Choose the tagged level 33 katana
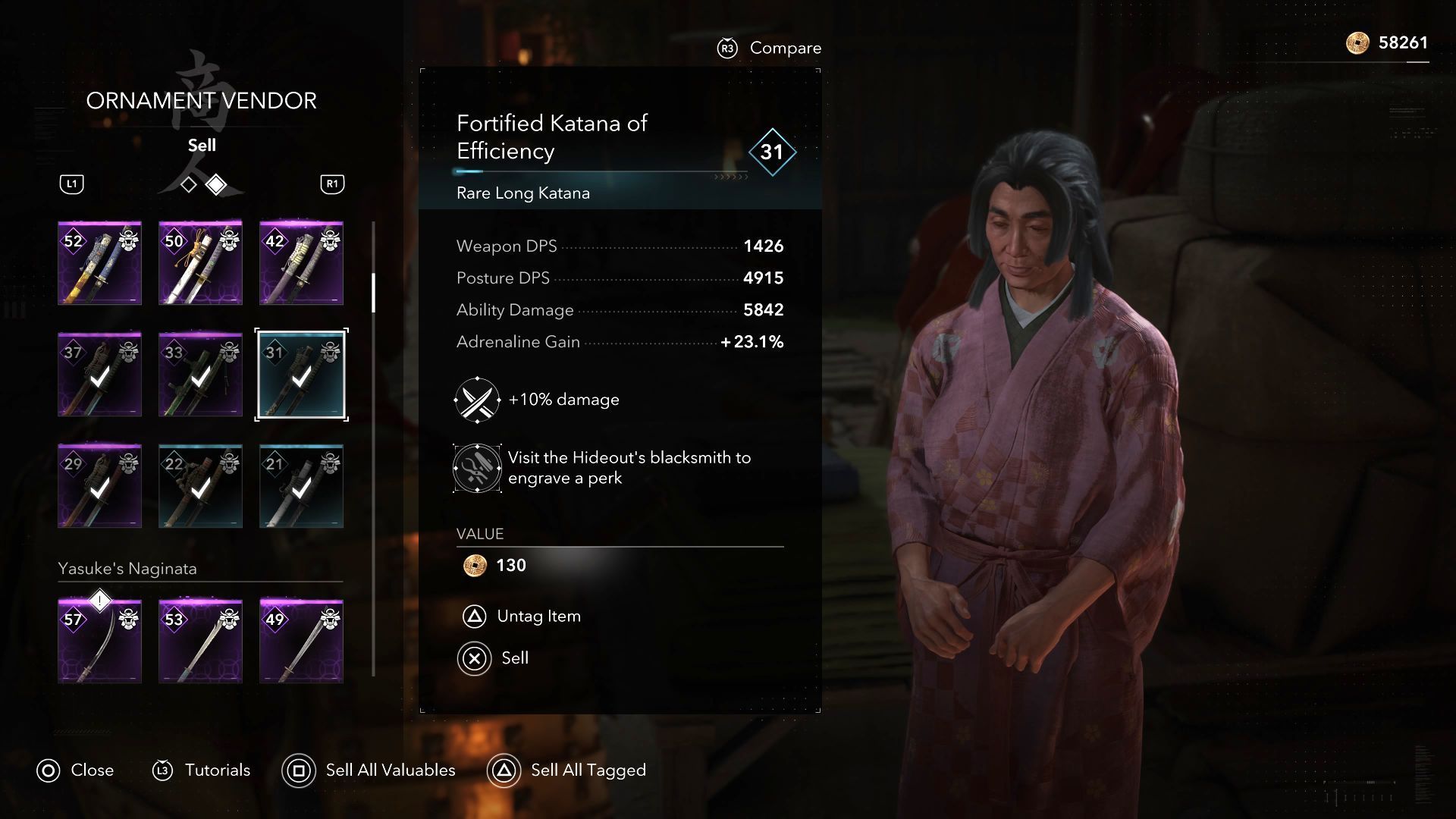Screen dimensions: 1456x819 (x=200, y=375)
